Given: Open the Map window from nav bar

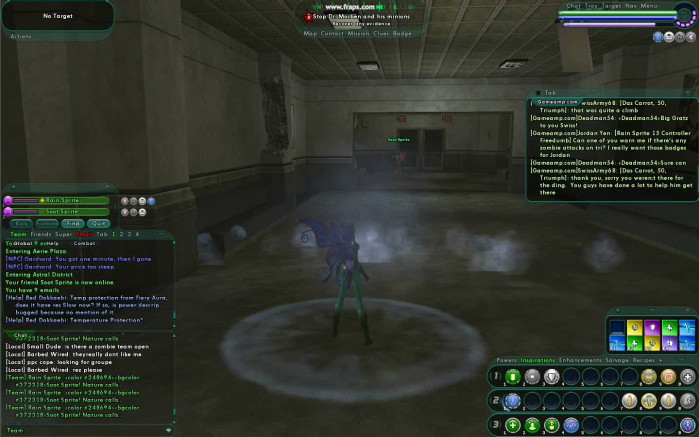Looking at the screenshot, I should pyautogui.click(x=309, y=33).
